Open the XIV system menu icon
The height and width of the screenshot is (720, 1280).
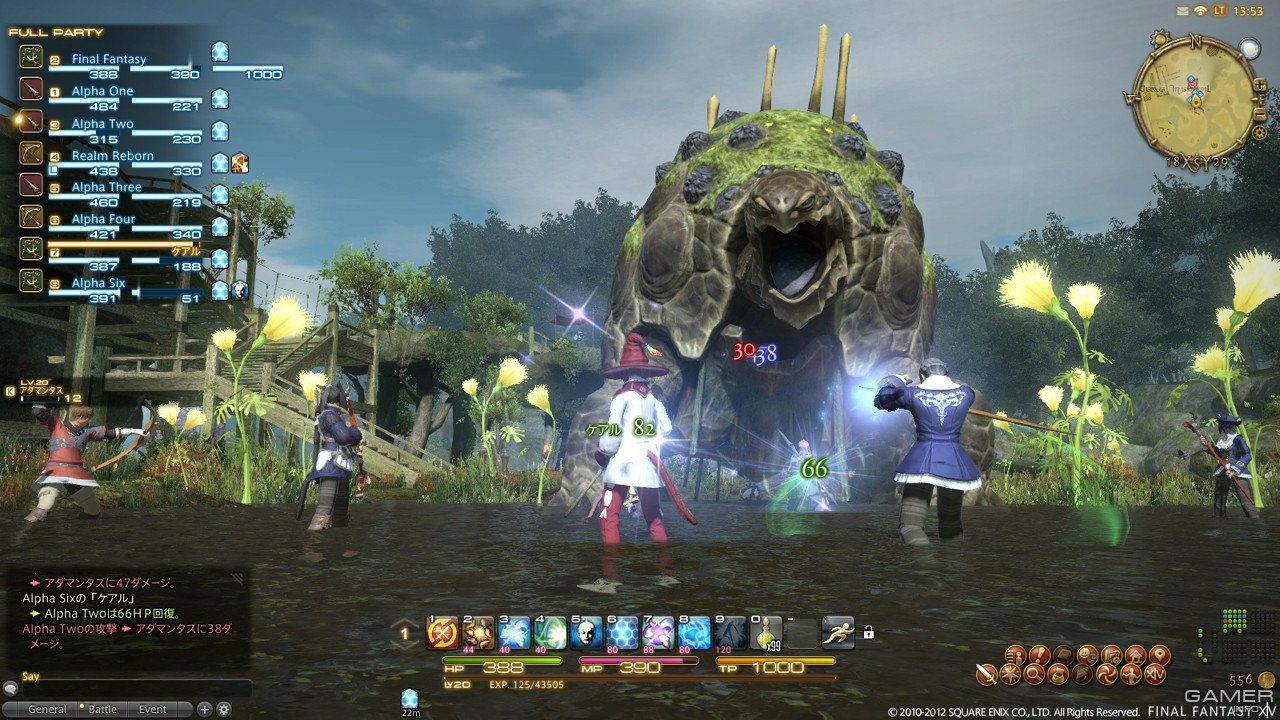tap(1156, 675)
